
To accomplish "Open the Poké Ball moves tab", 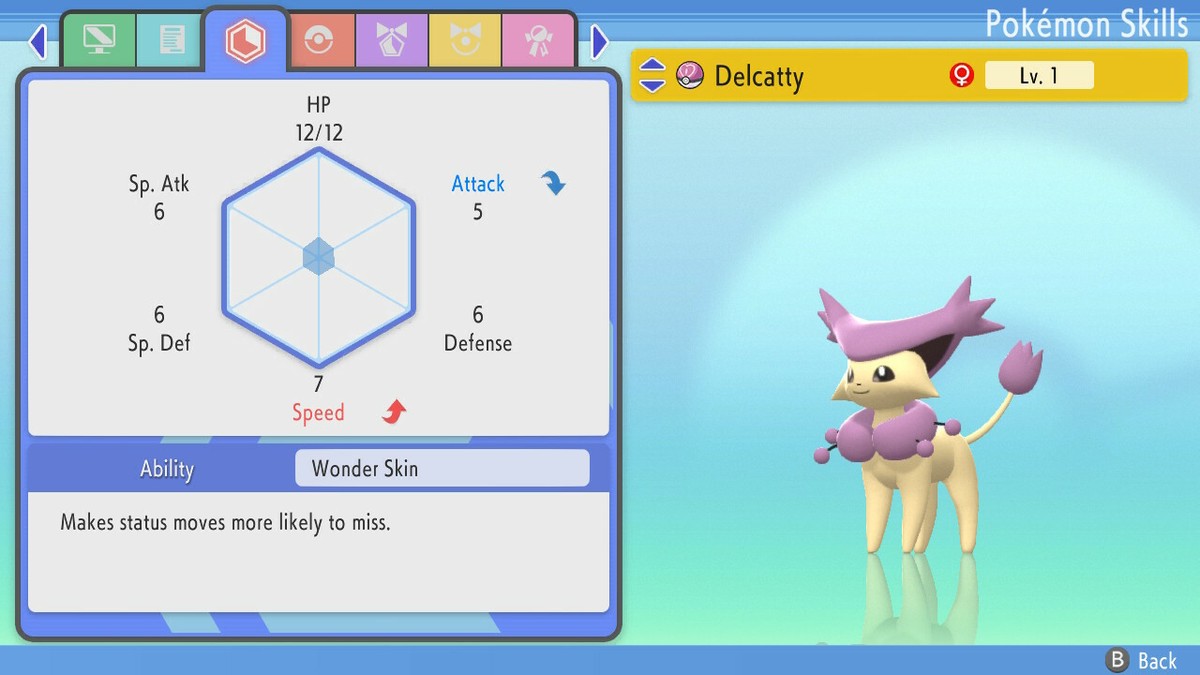I will (x=318, y=40).
